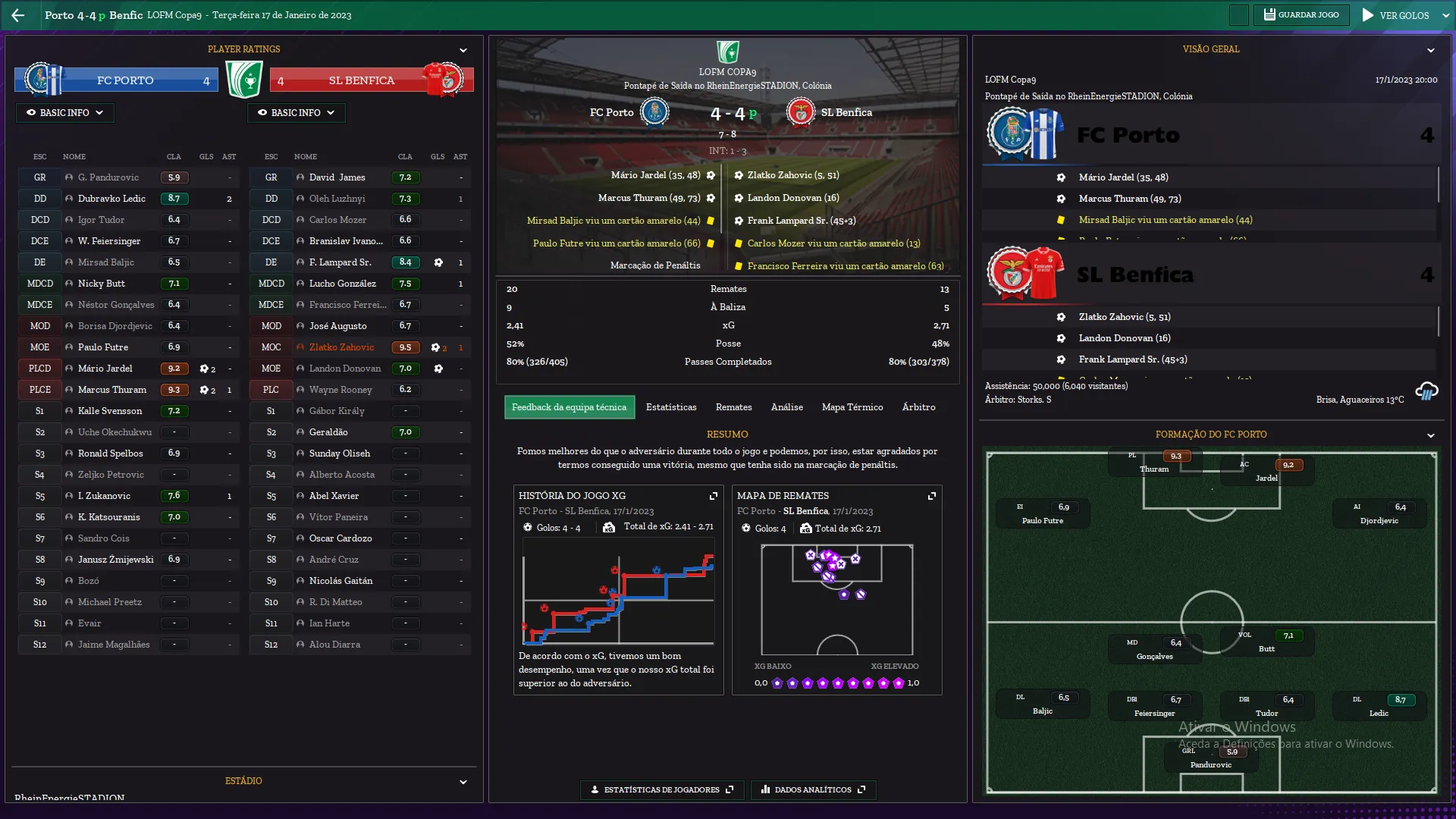Open Dados Analíticos
1456x819 pixels.
(813, 789)
